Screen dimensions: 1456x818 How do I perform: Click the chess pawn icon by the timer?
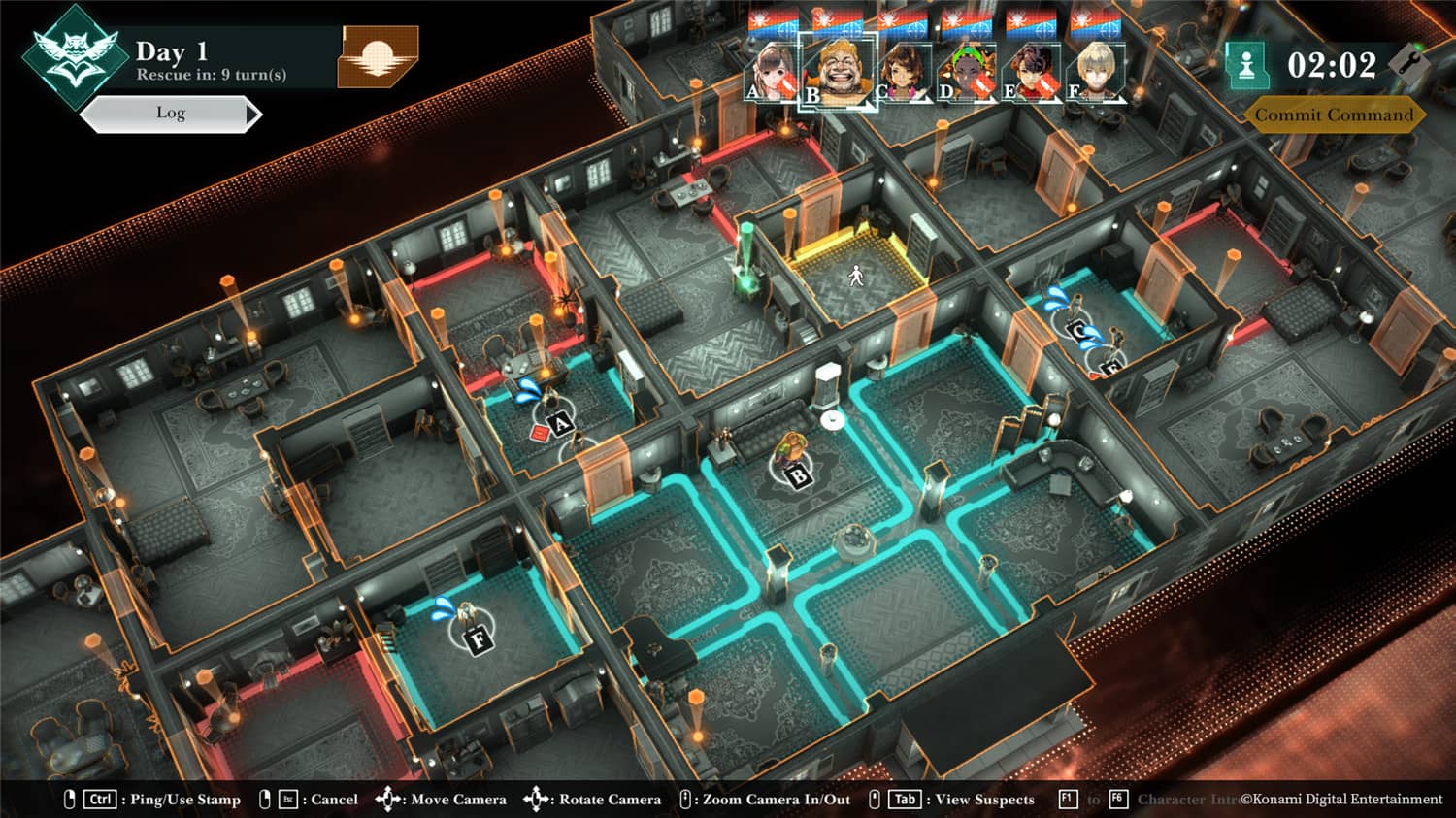pyautogui.click(x=1247, y=65)
